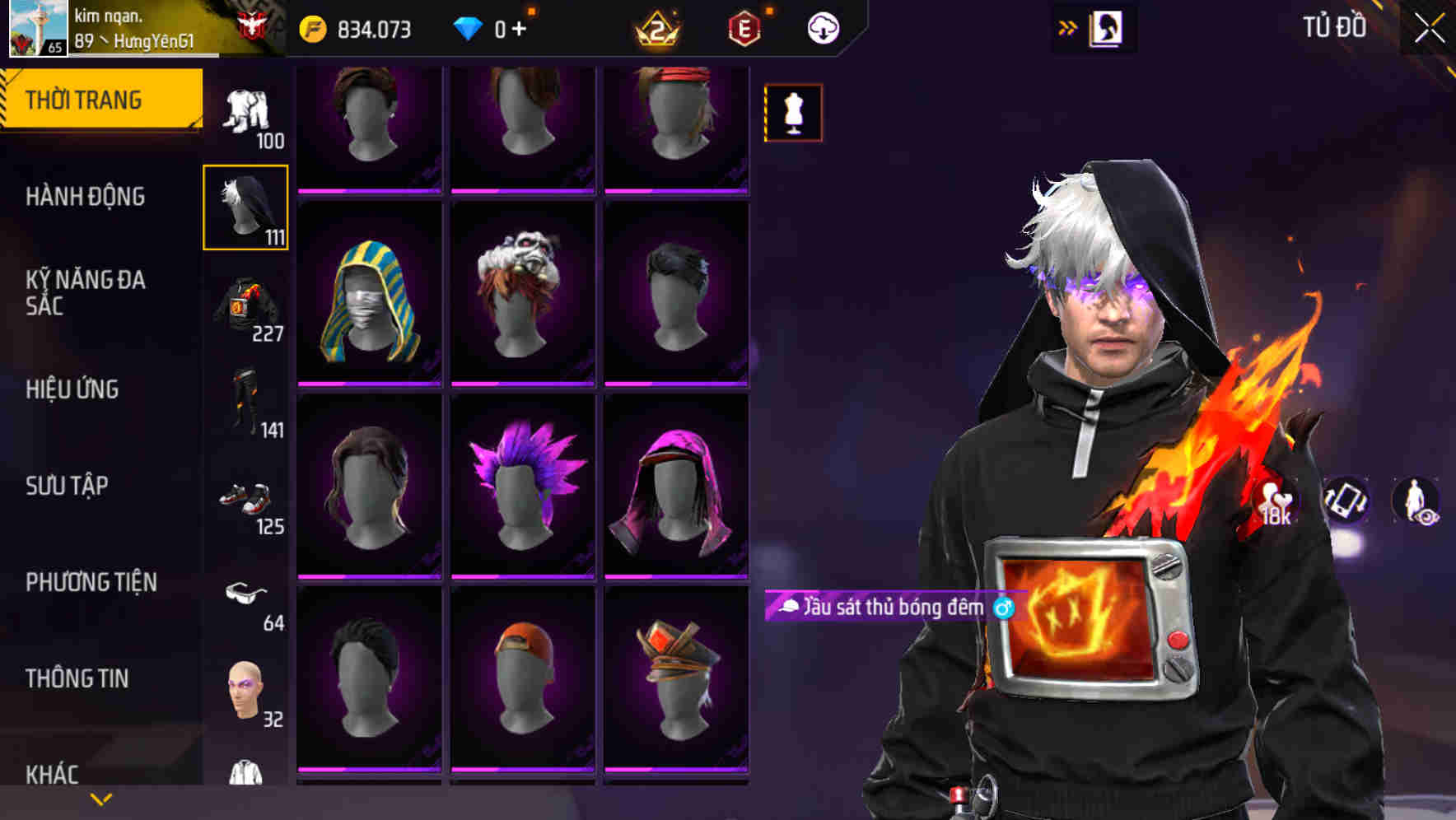
Task: Open the SƯU TẬP menu item
Action: (66, 487)
